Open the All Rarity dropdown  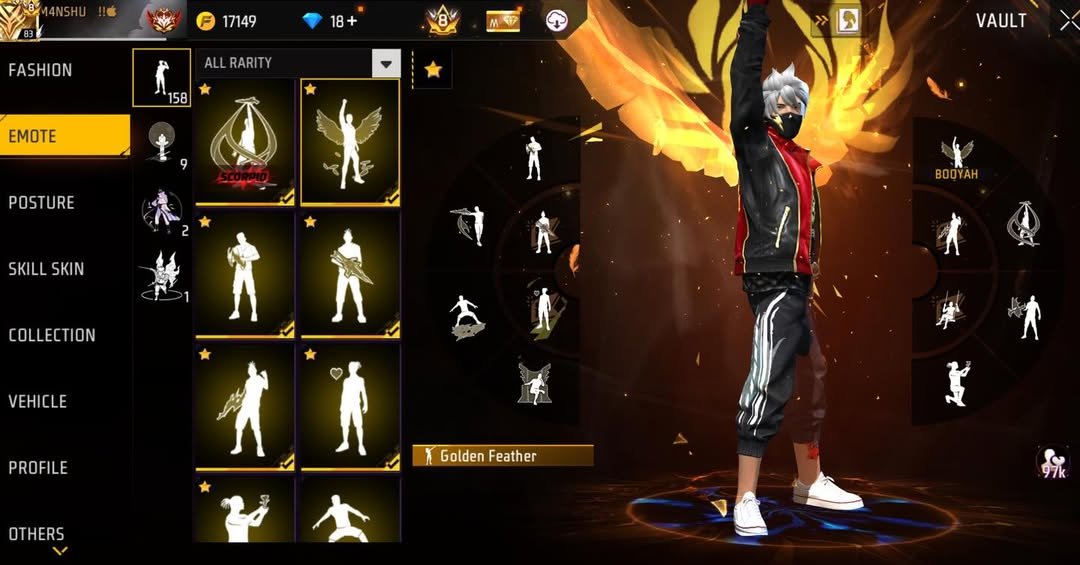coord(386,64)
